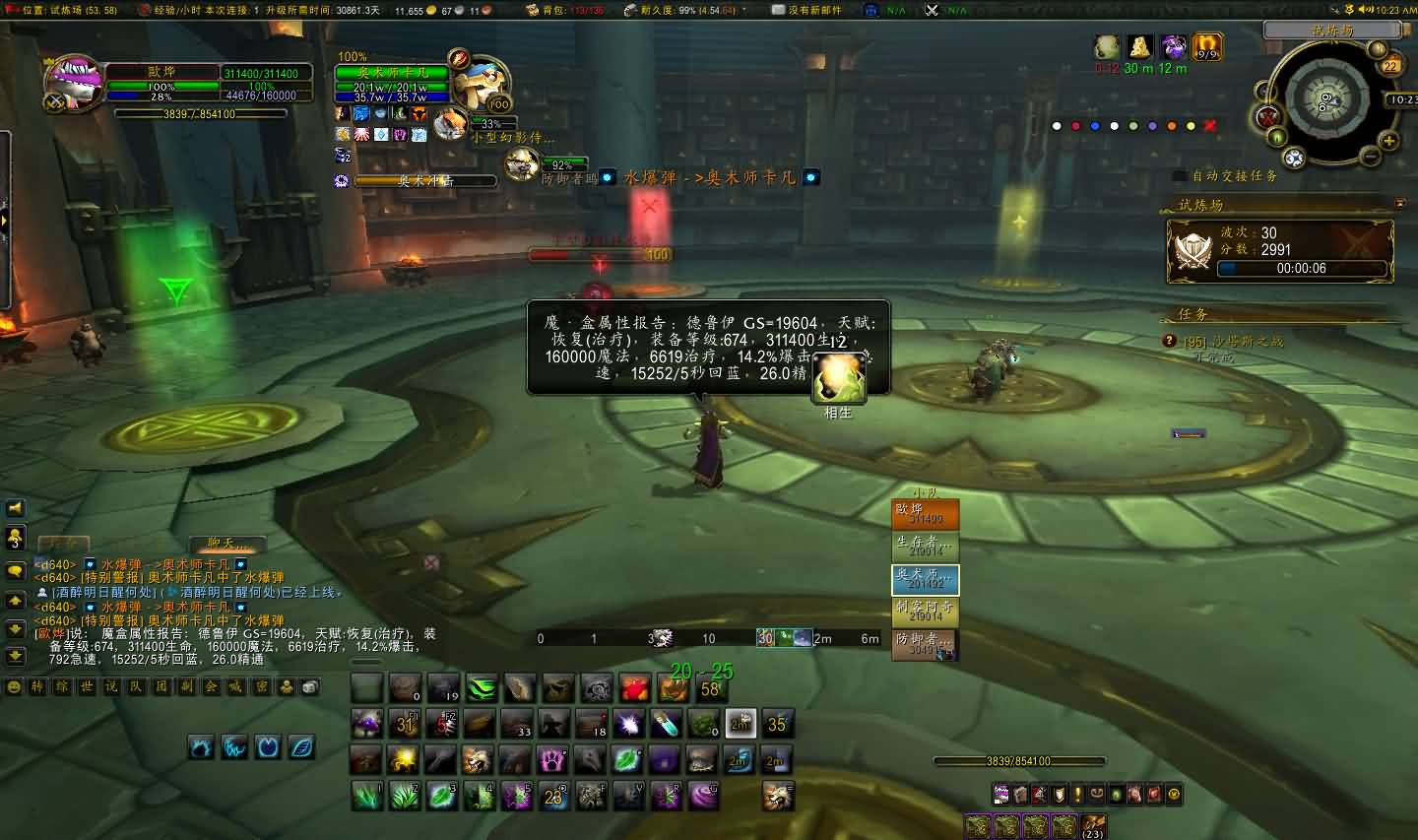This screenshot has height=840, width=1418.
Task: Toggle the 自动交接任务 checkbox
Action: coord(1180,176)
